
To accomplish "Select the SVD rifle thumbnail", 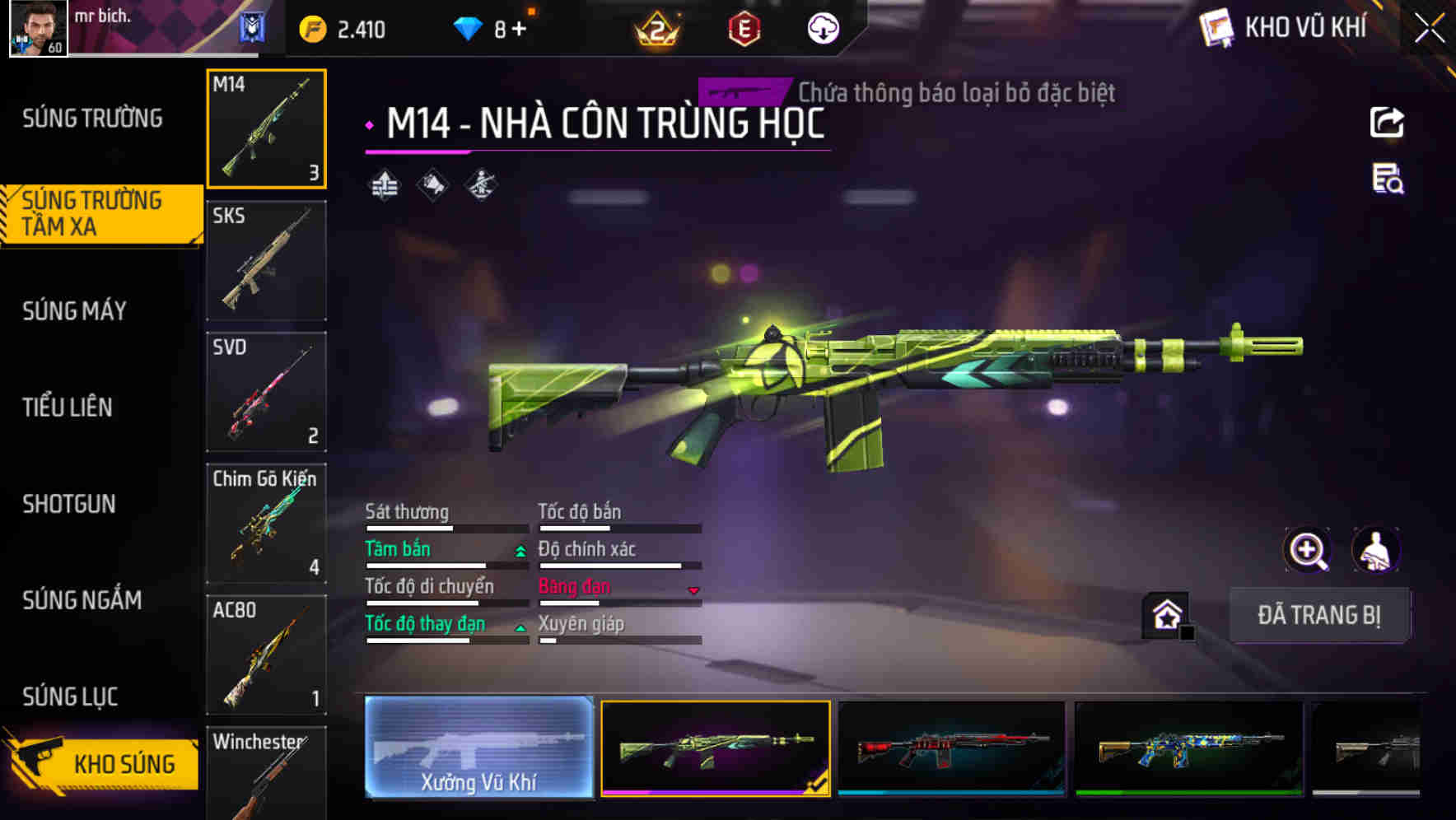I will point(266,391).
